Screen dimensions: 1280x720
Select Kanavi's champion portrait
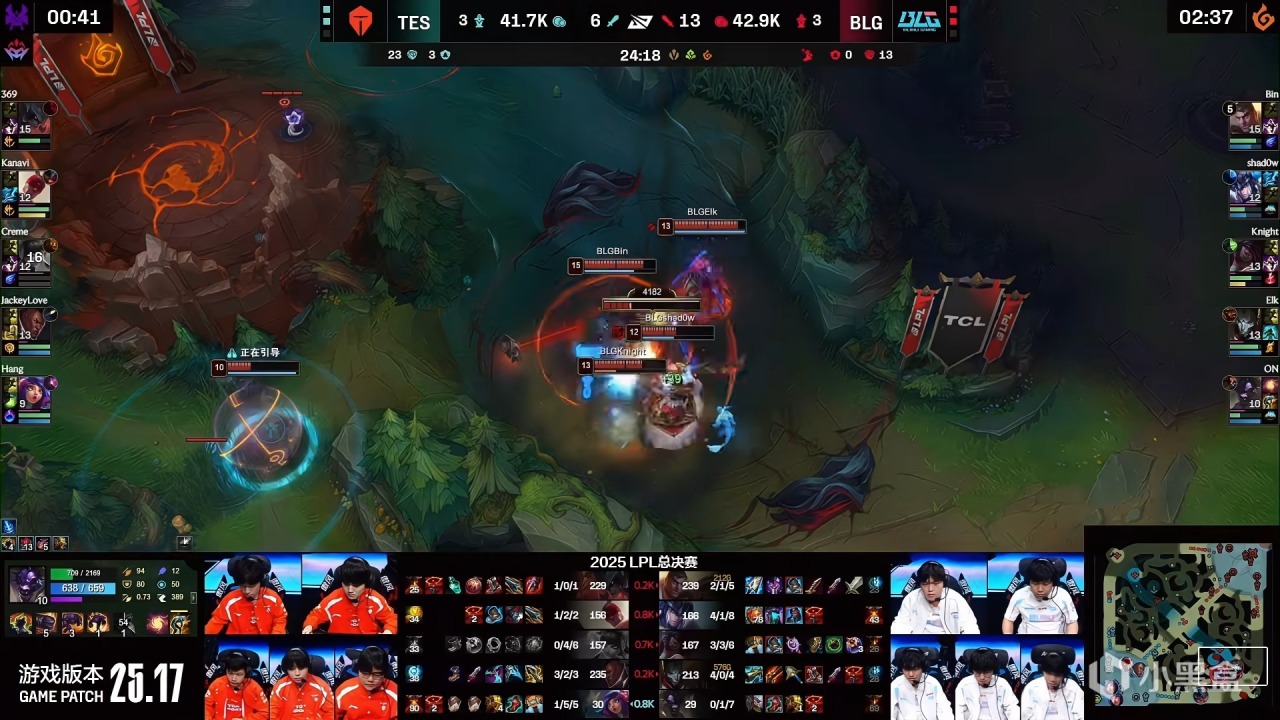point(34,187)
